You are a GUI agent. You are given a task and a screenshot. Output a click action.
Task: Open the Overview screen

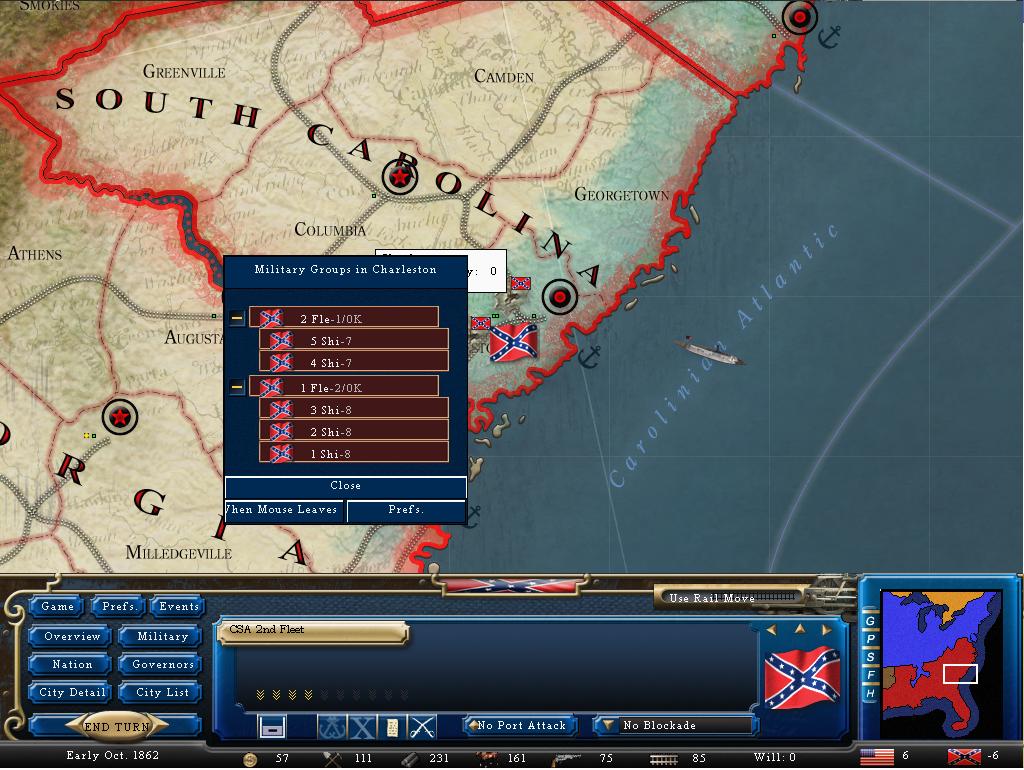(72, 636)
